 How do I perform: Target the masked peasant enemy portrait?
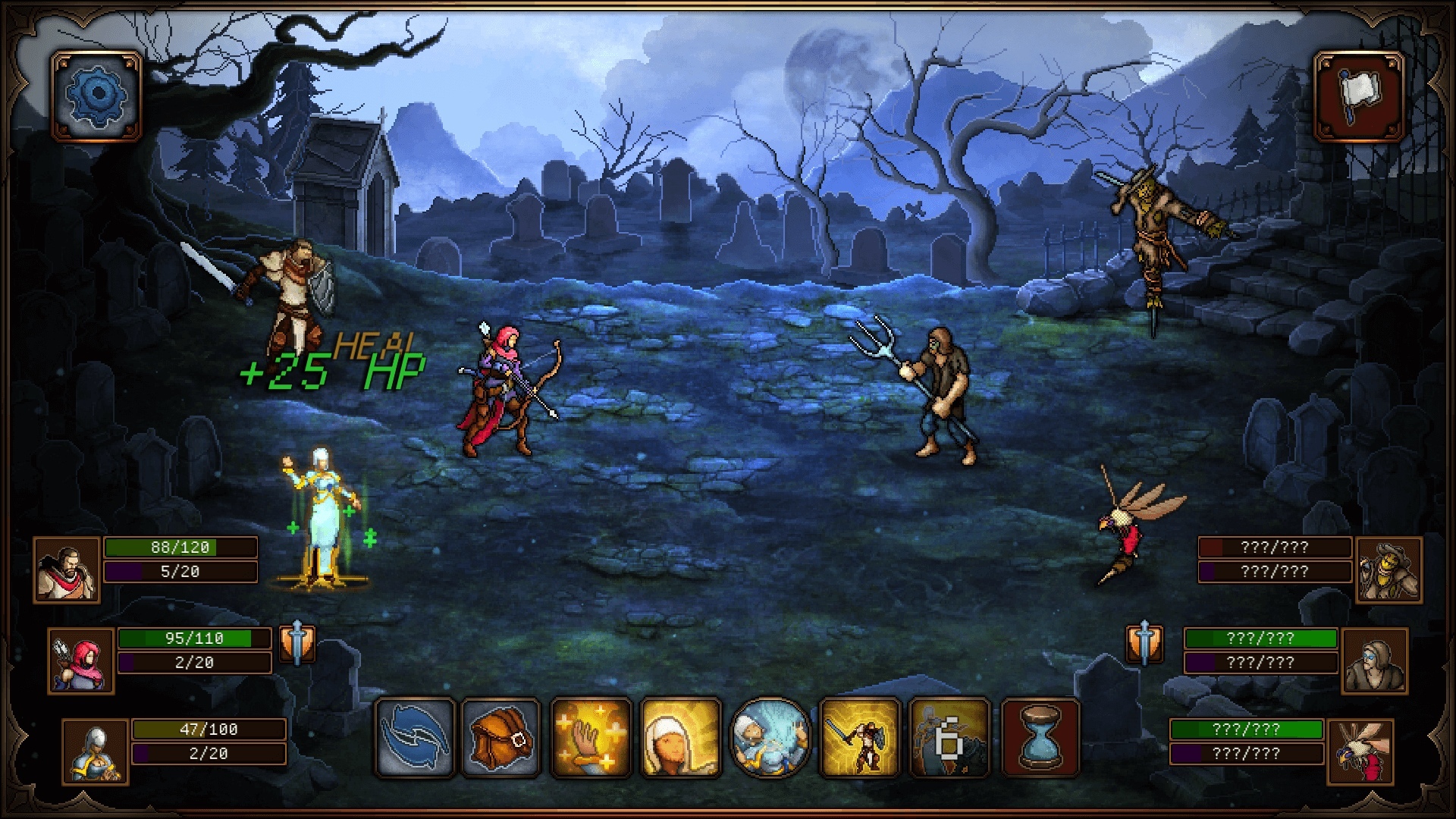[x=1374, y=661]
